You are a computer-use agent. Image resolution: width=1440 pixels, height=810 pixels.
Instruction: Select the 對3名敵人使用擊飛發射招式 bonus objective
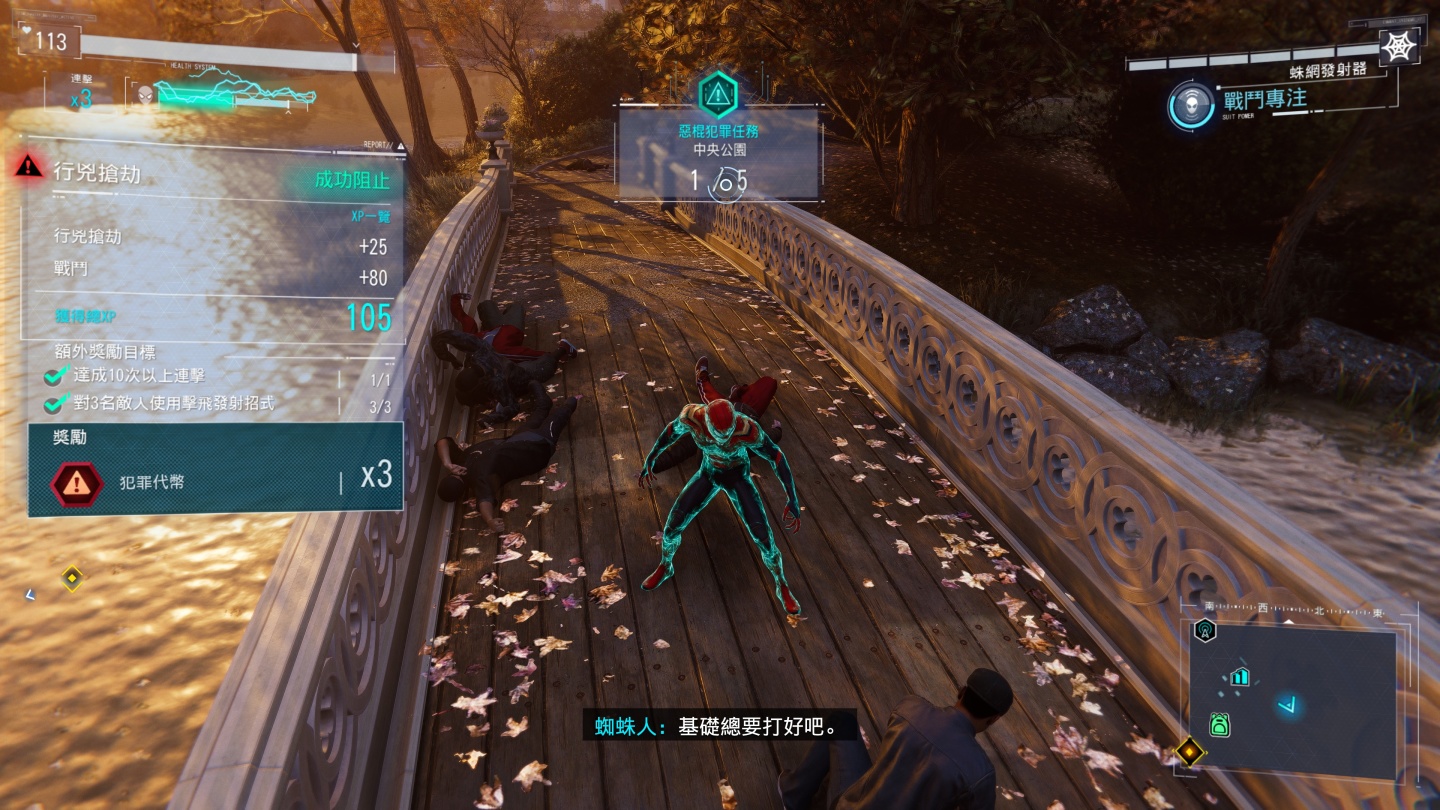(173, 404)
